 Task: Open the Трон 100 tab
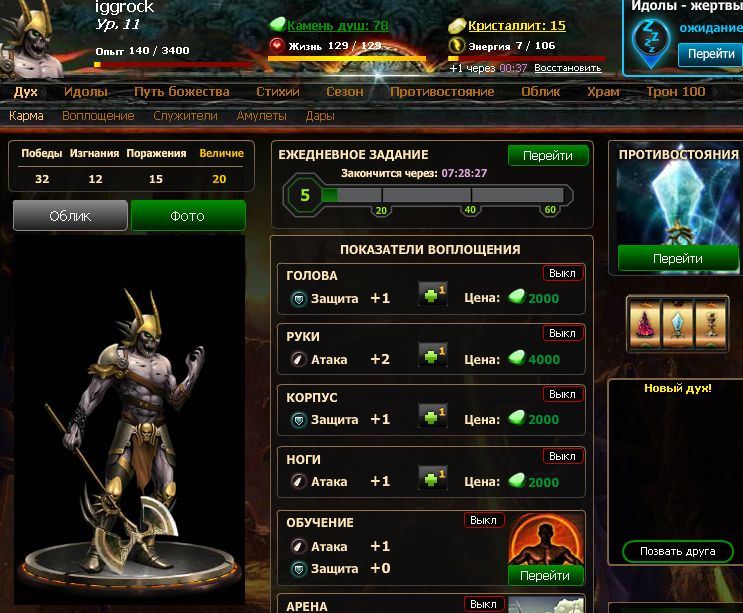click(675, 92)
